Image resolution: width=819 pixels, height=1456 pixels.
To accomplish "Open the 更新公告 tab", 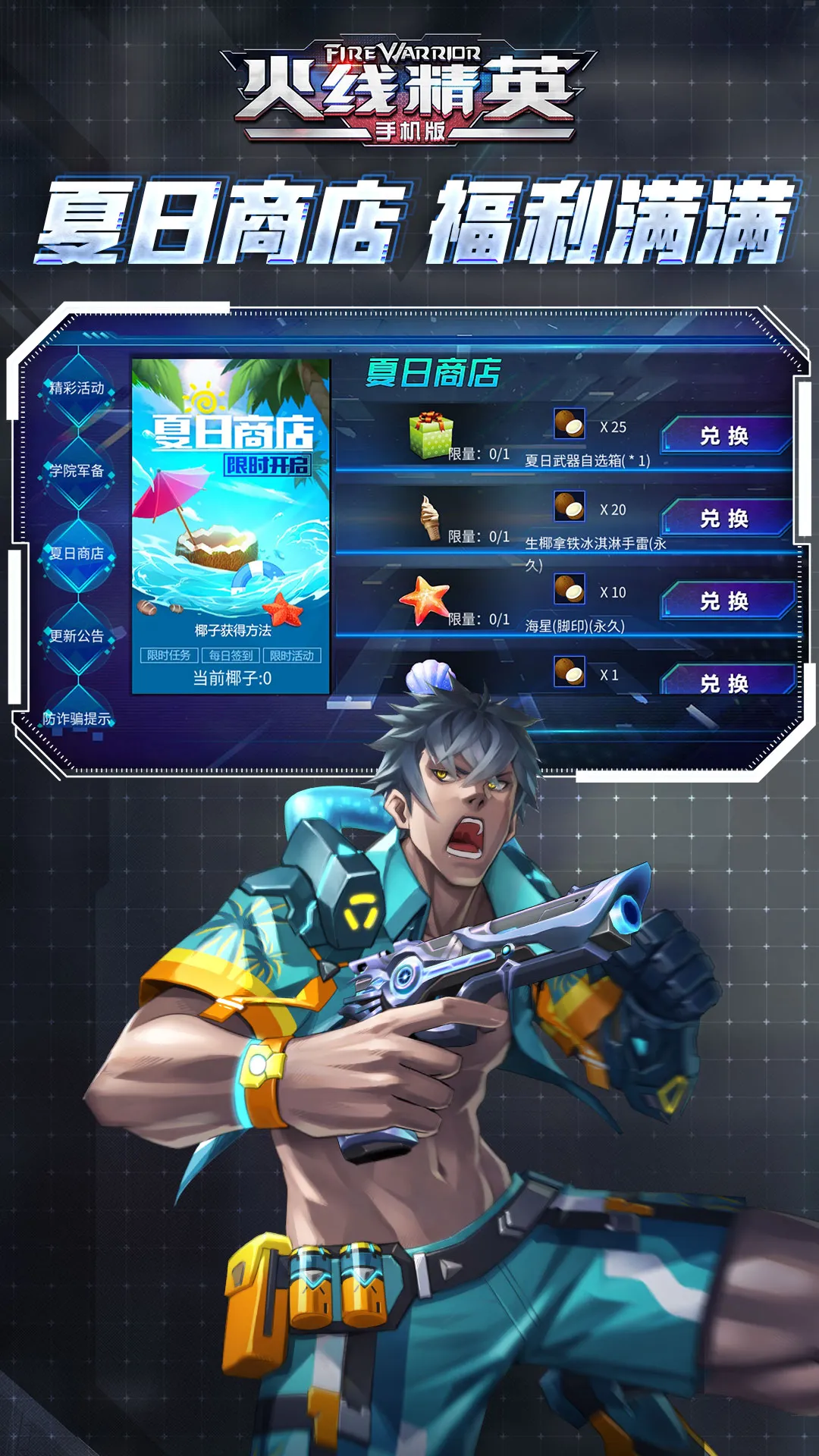I will coord(77,636).
